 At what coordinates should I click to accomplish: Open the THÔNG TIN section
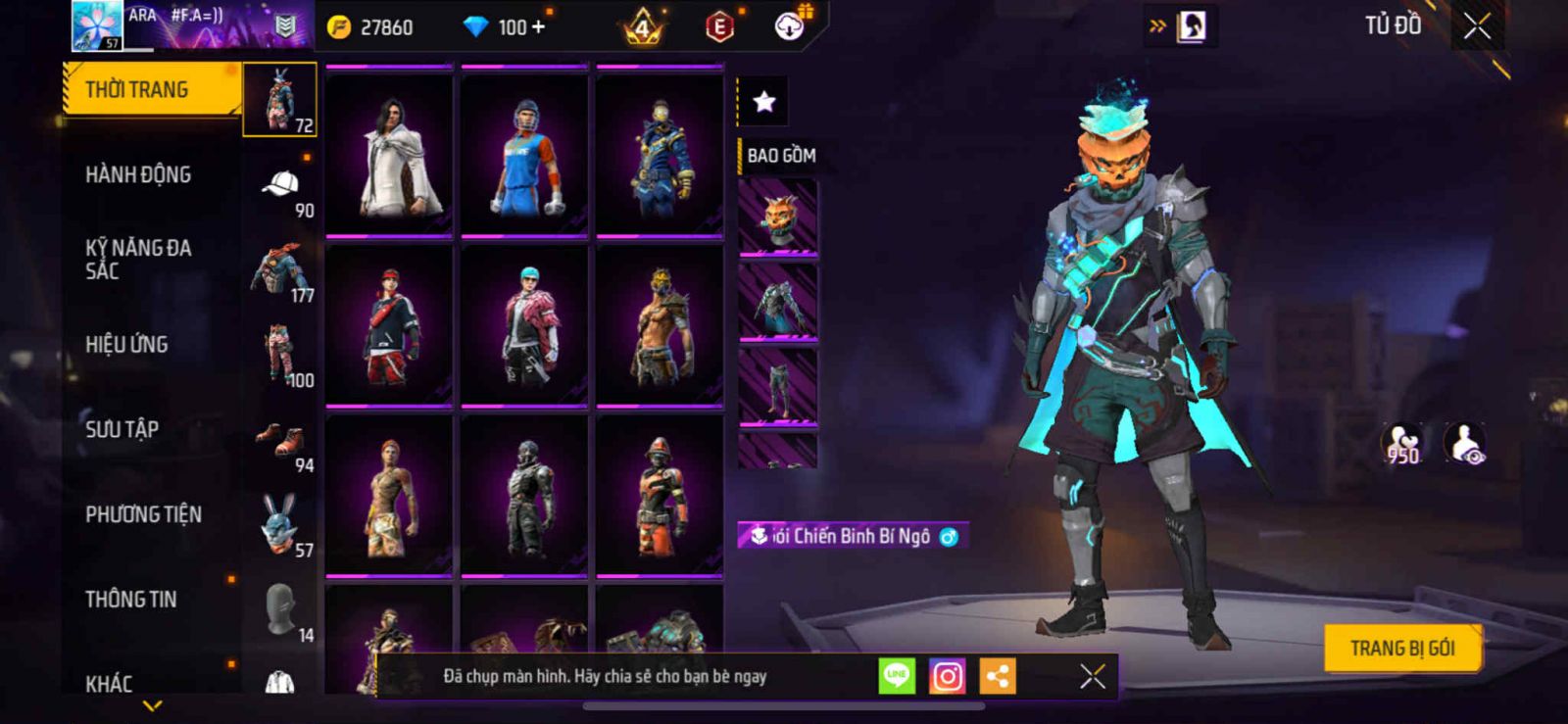pyautogui.click(x=131, y=600)
